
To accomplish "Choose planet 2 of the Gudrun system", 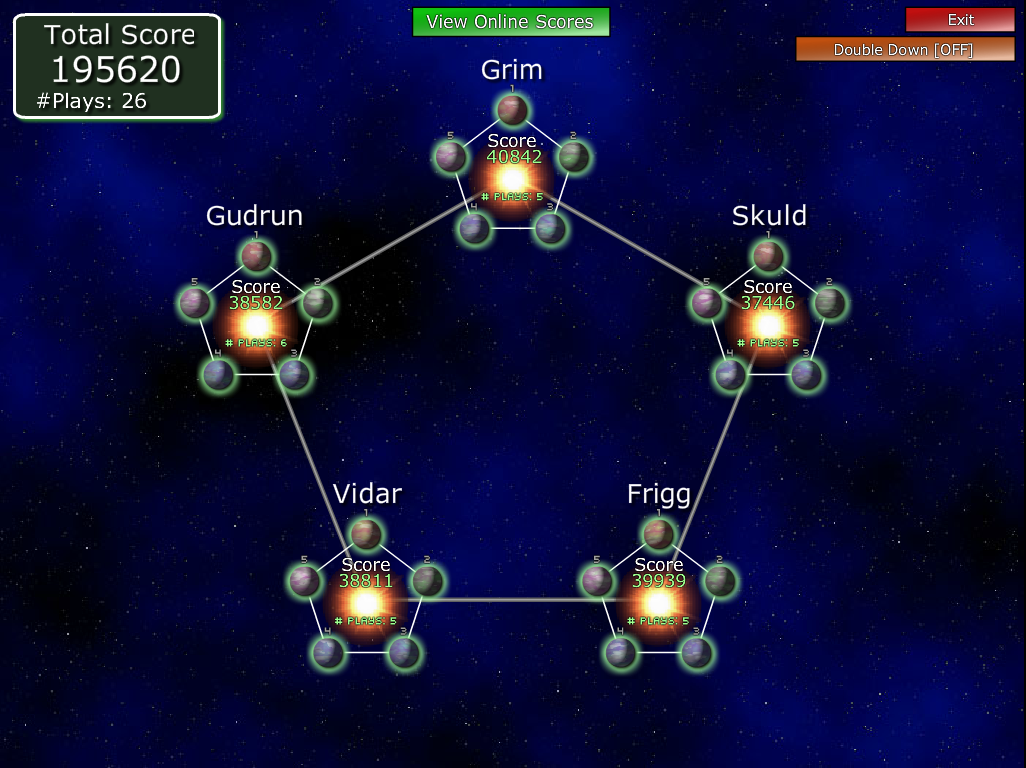I will (x=317, y=302).
